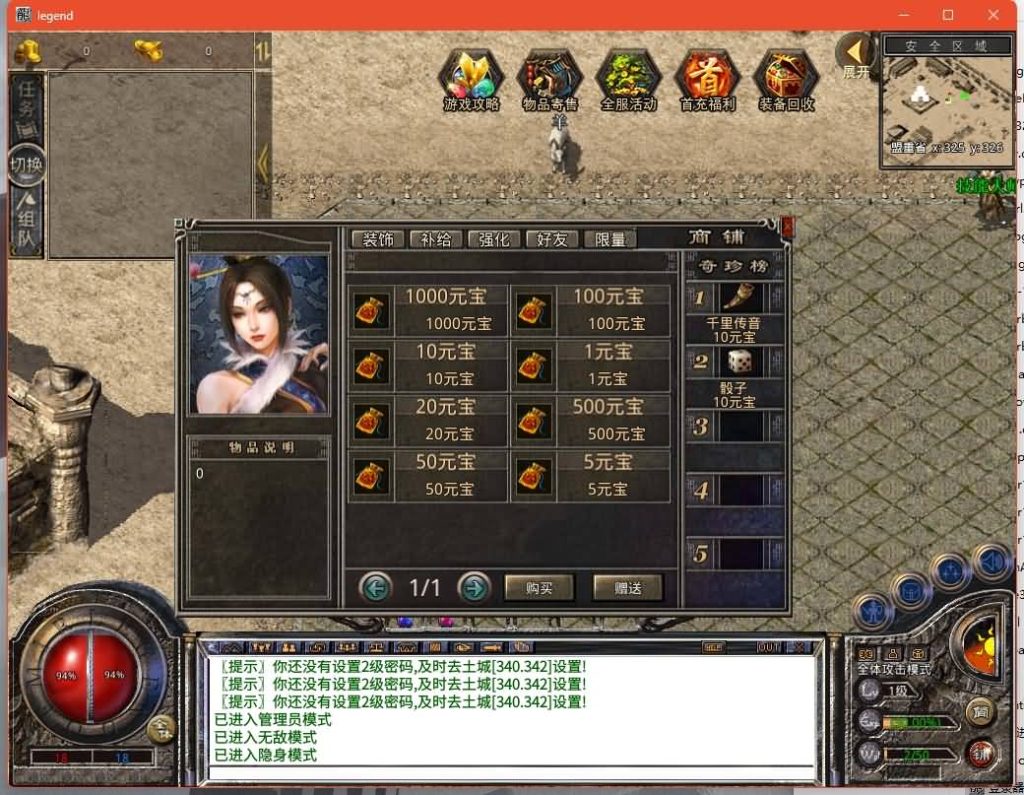Click the 赠送 gift button
The height and width of the screenshot is (795, 1024).
click(627, 588)
